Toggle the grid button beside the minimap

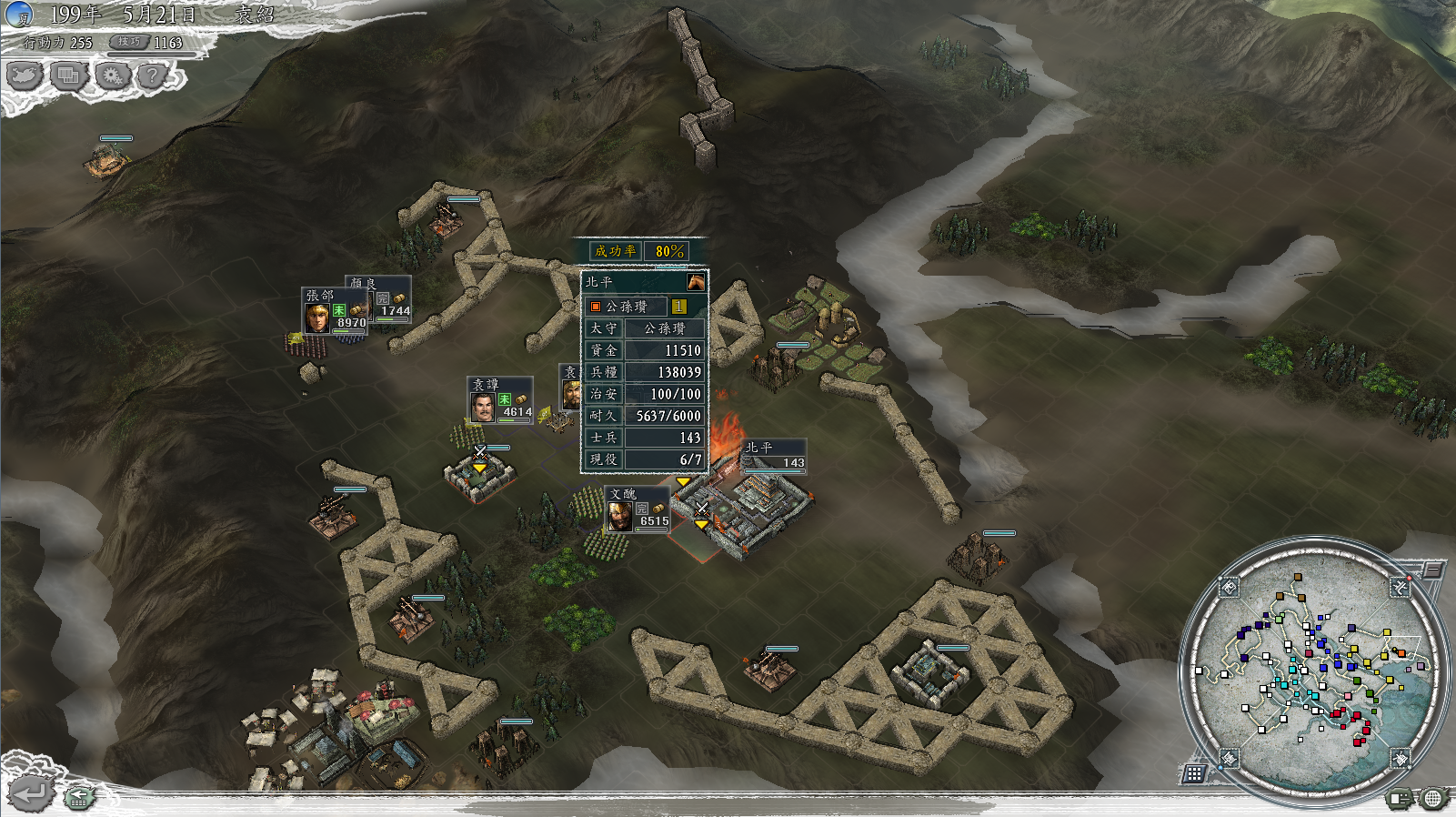click(x=1194, y=773)
